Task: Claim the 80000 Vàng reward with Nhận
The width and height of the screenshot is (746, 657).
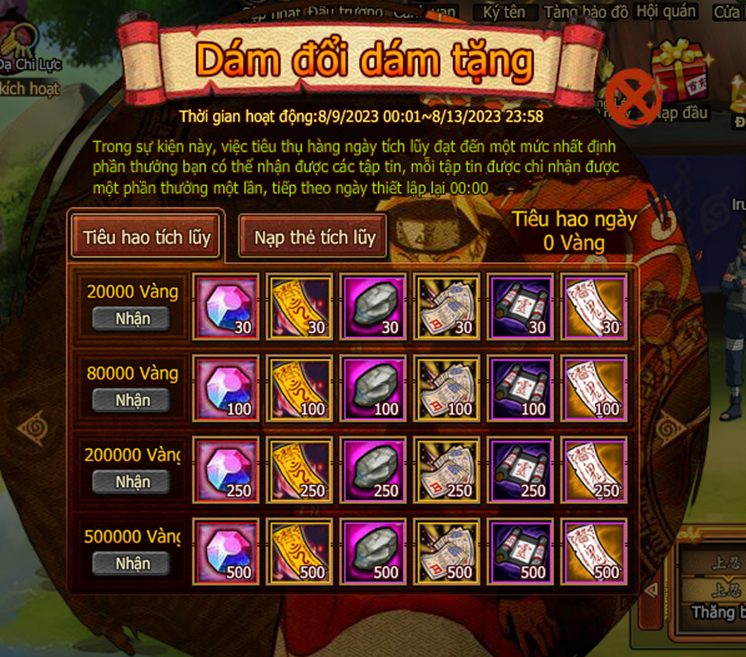Action: [132, 400]
